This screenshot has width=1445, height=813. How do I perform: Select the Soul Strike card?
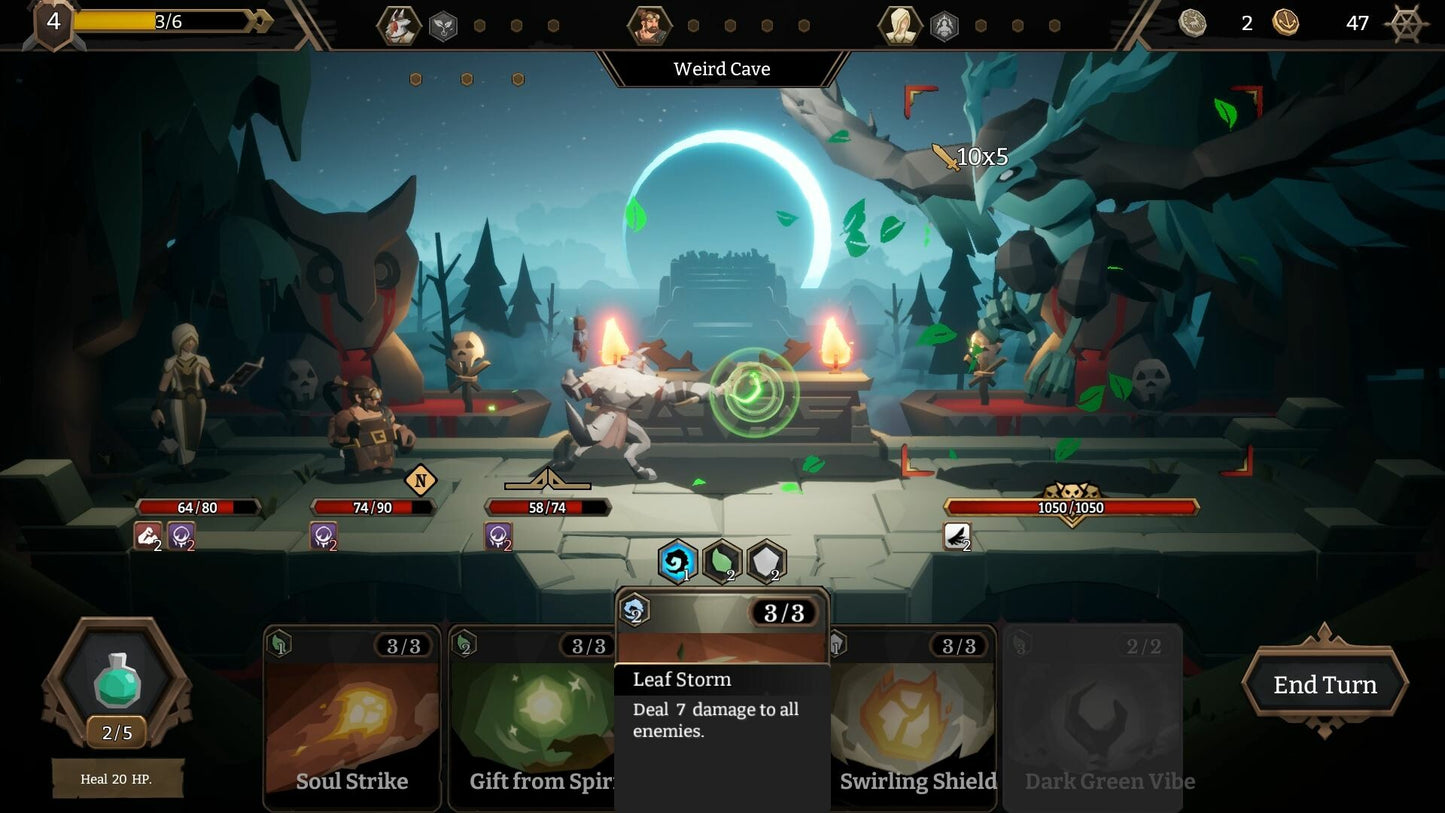click(351, 718)
